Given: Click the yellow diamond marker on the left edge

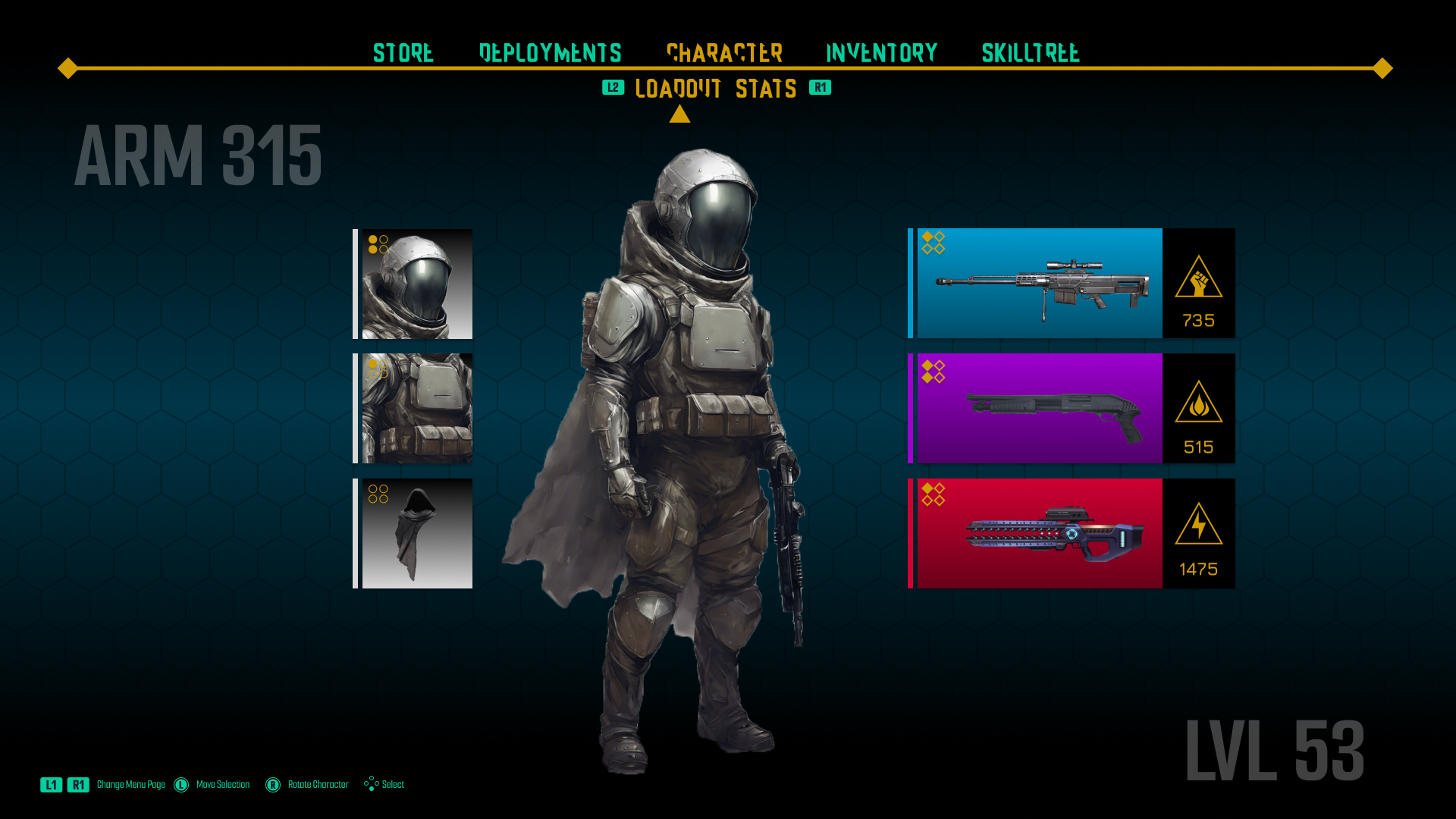Looking at the screenshot, I should (67, 68).
